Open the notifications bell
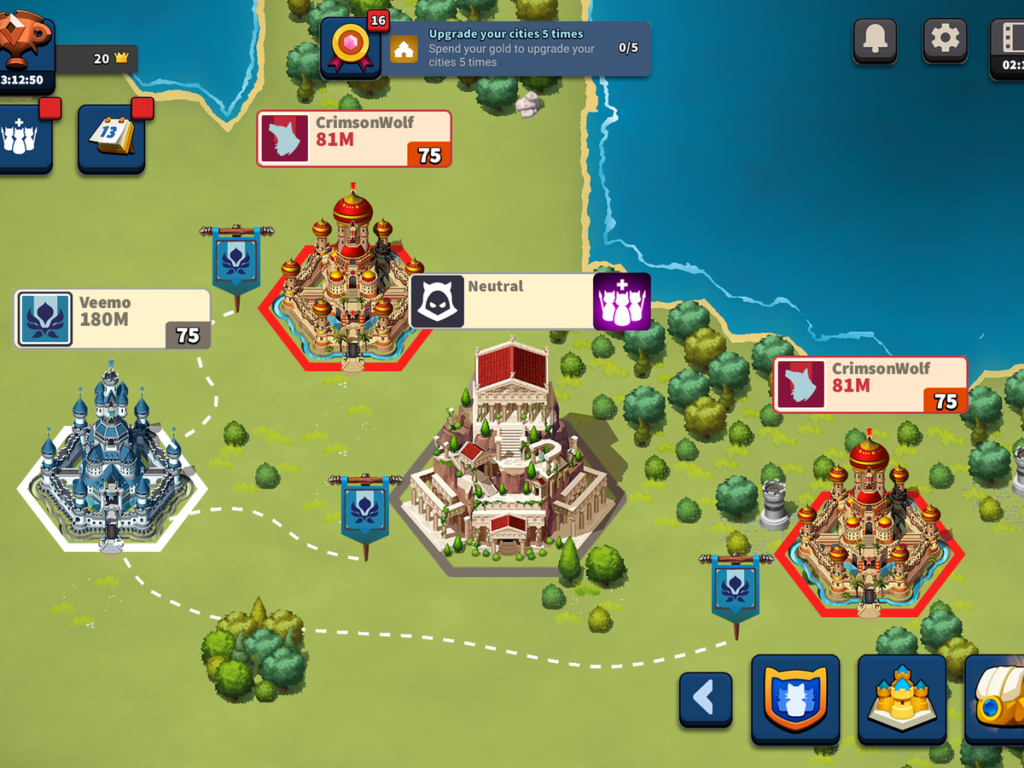The width and height of the screenshot is (1024, 768). 875,40
